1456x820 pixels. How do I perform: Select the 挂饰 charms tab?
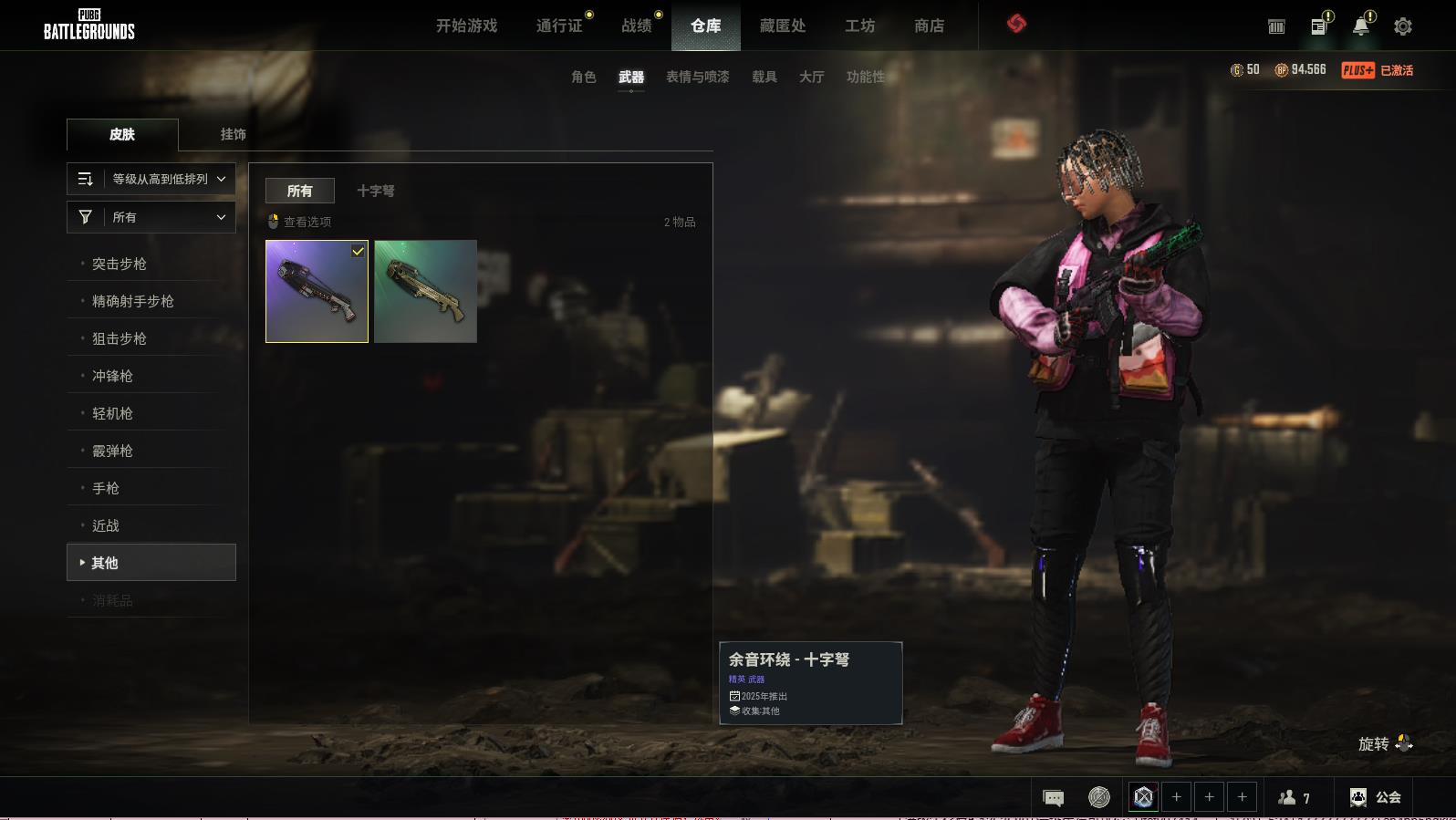(x=233, y=134)
